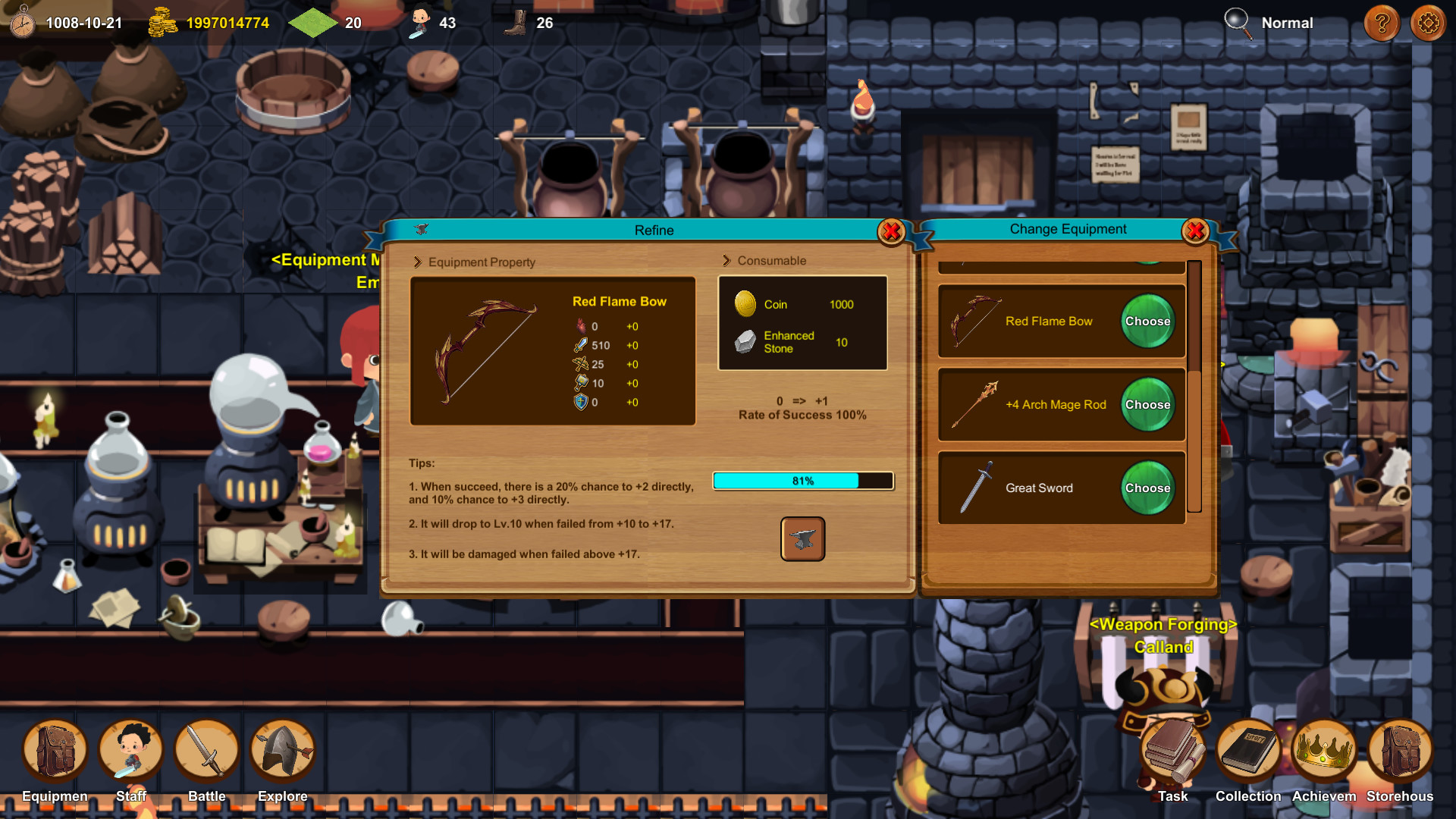Screen dimensions: 1456x819
Task: Click the anvil refine icon
Action: (802, 539)
